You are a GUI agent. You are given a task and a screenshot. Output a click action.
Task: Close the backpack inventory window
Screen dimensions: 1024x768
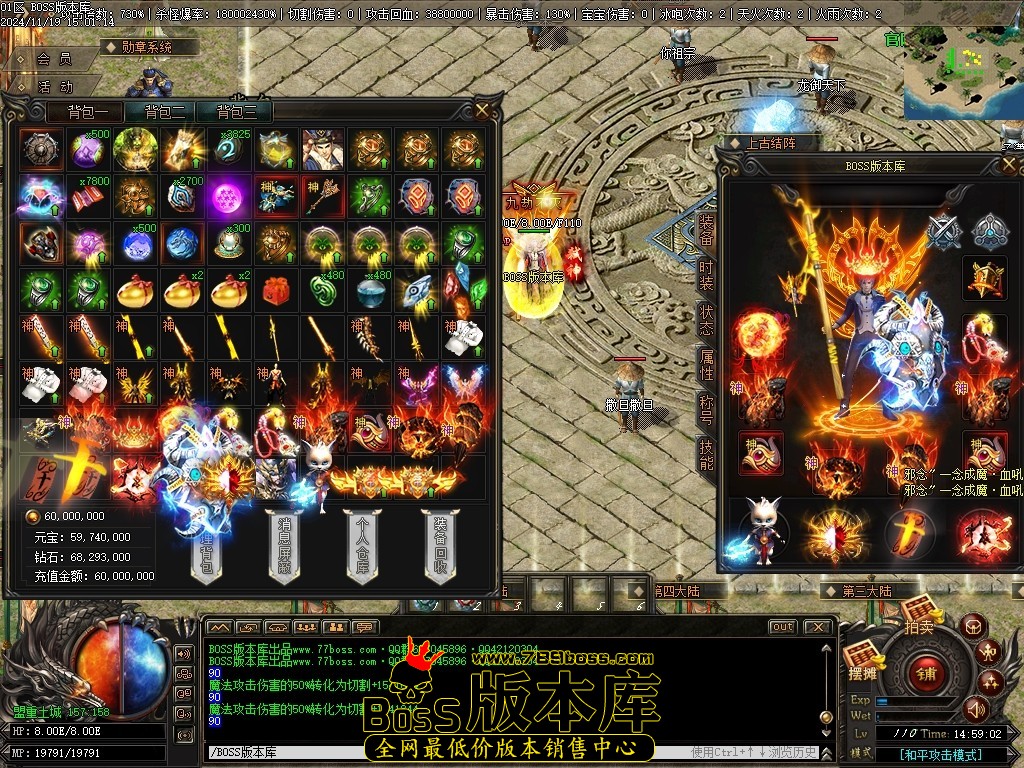click(483, 110)
